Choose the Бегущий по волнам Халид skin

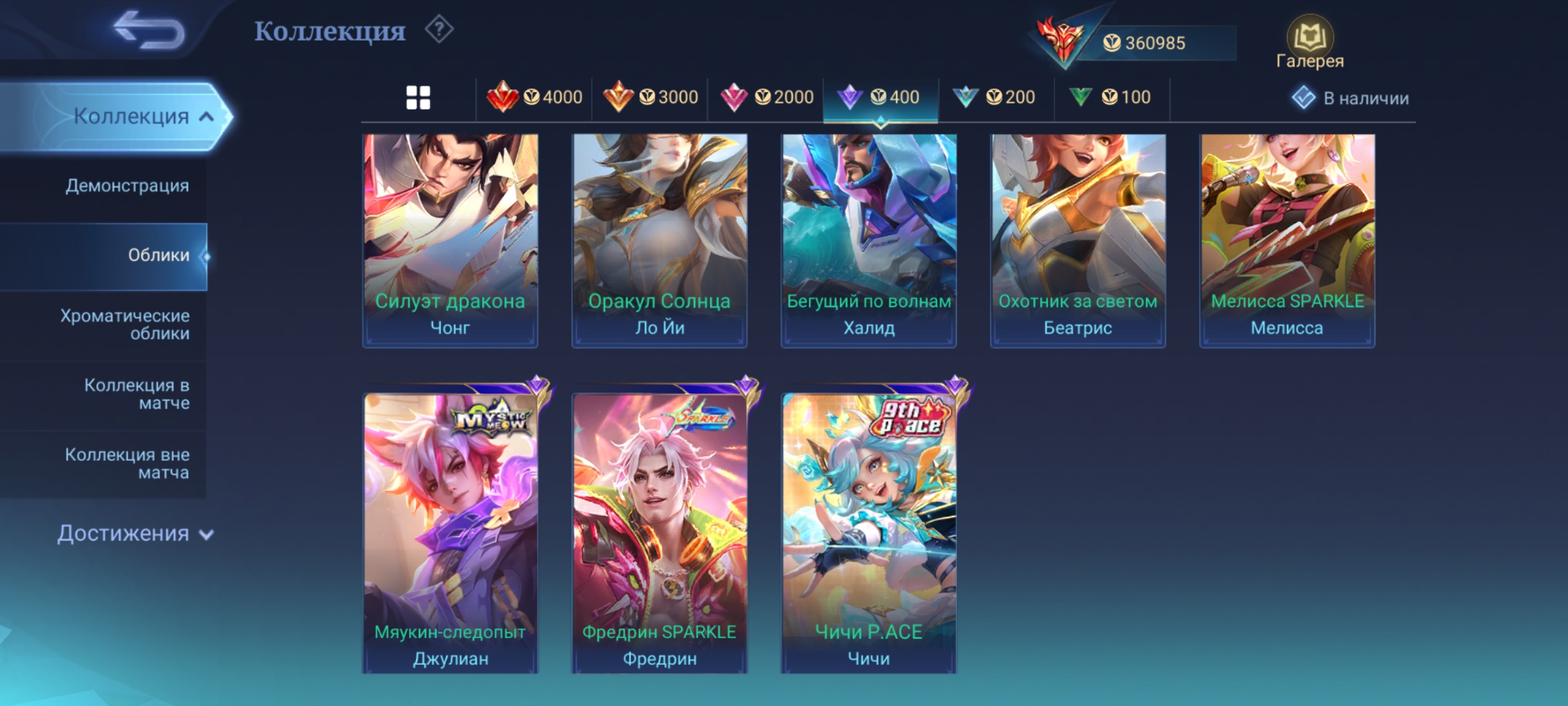point(868,240)
